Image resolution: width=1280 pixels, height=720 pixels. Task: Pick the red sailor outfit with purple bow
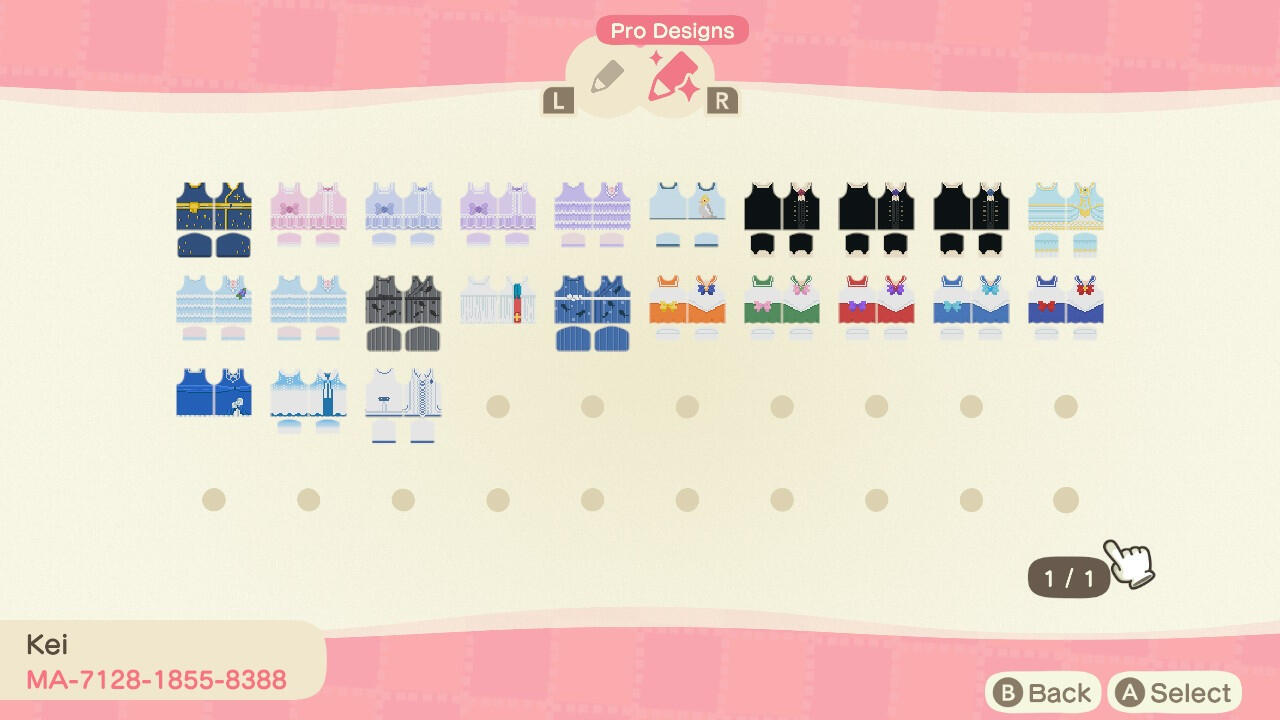point(876,307)
